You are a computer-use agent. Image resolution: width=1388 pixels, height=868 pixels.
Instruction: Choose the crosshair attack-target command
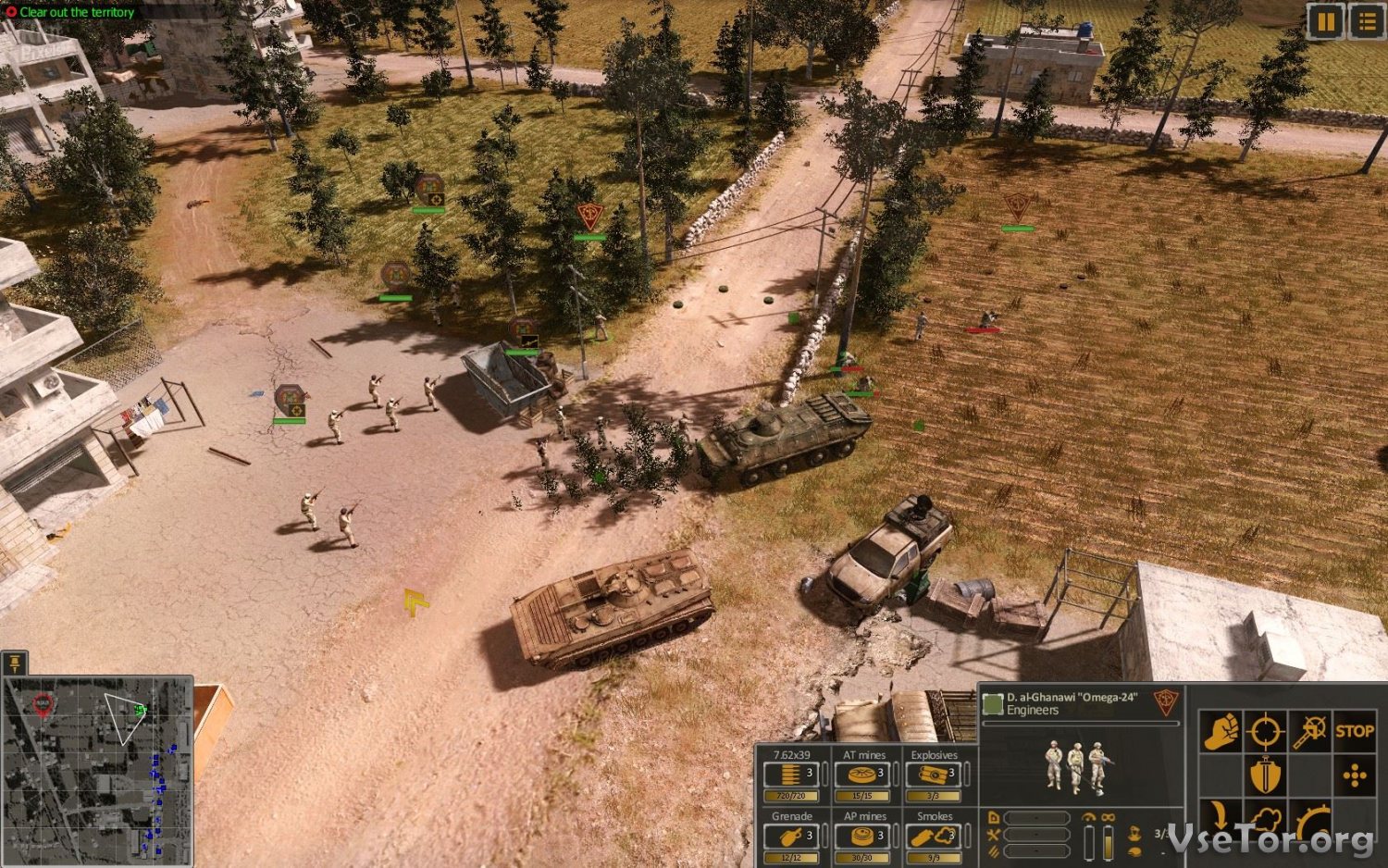tap(1264, 732)
